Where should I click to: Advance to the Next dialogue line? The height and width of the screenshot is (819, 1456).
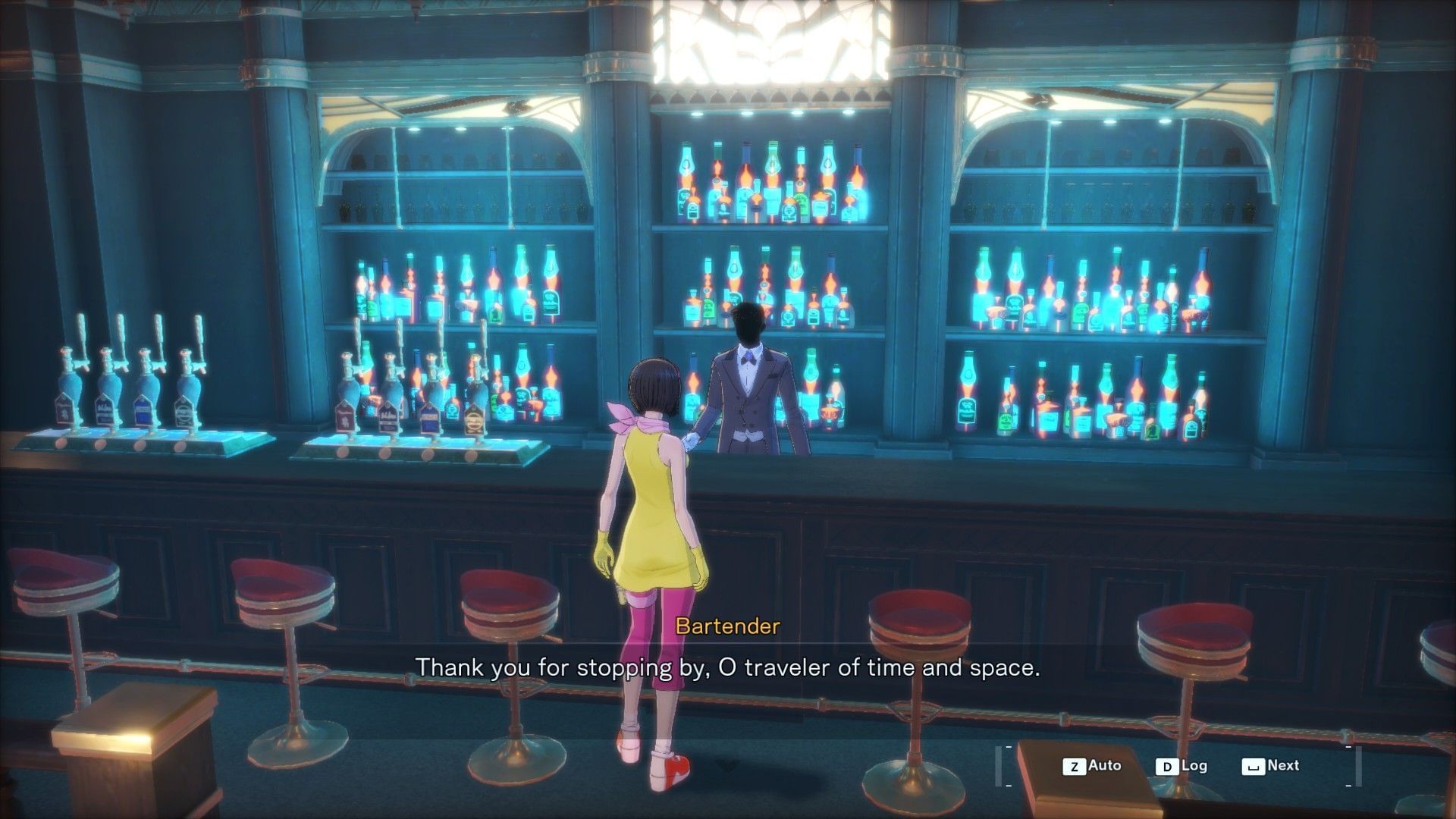(1271, 766)
